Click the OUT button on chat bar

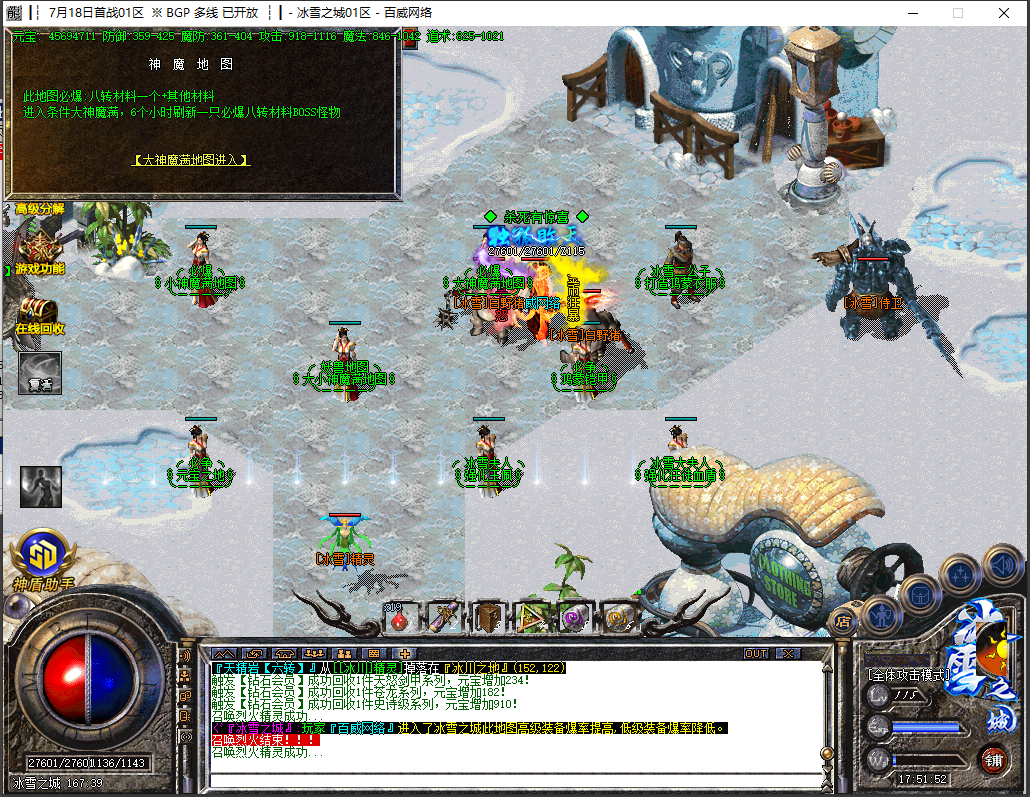coord(757,653)
